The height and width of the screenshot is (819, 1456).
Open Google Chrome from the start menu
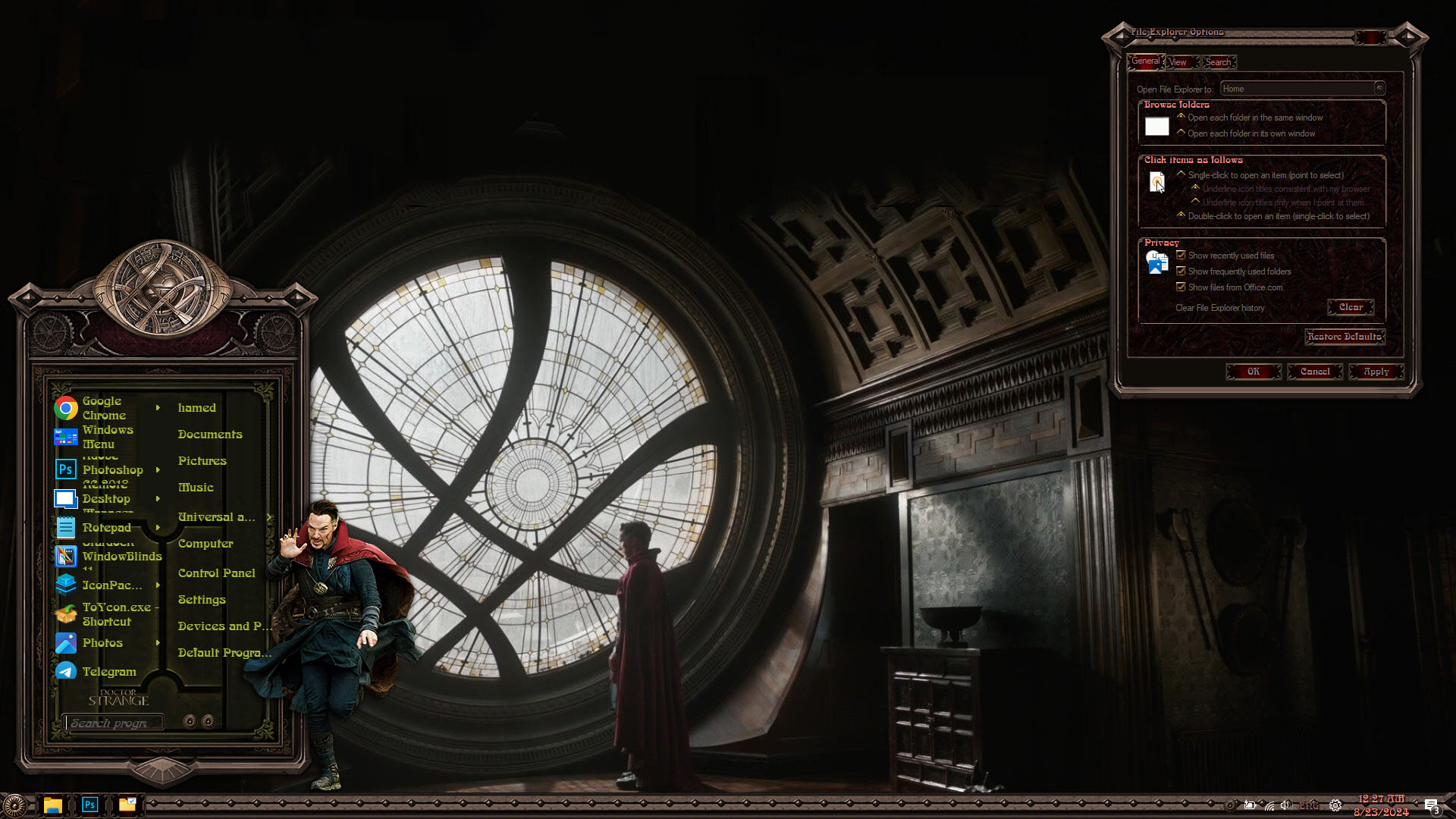point(103,408)
